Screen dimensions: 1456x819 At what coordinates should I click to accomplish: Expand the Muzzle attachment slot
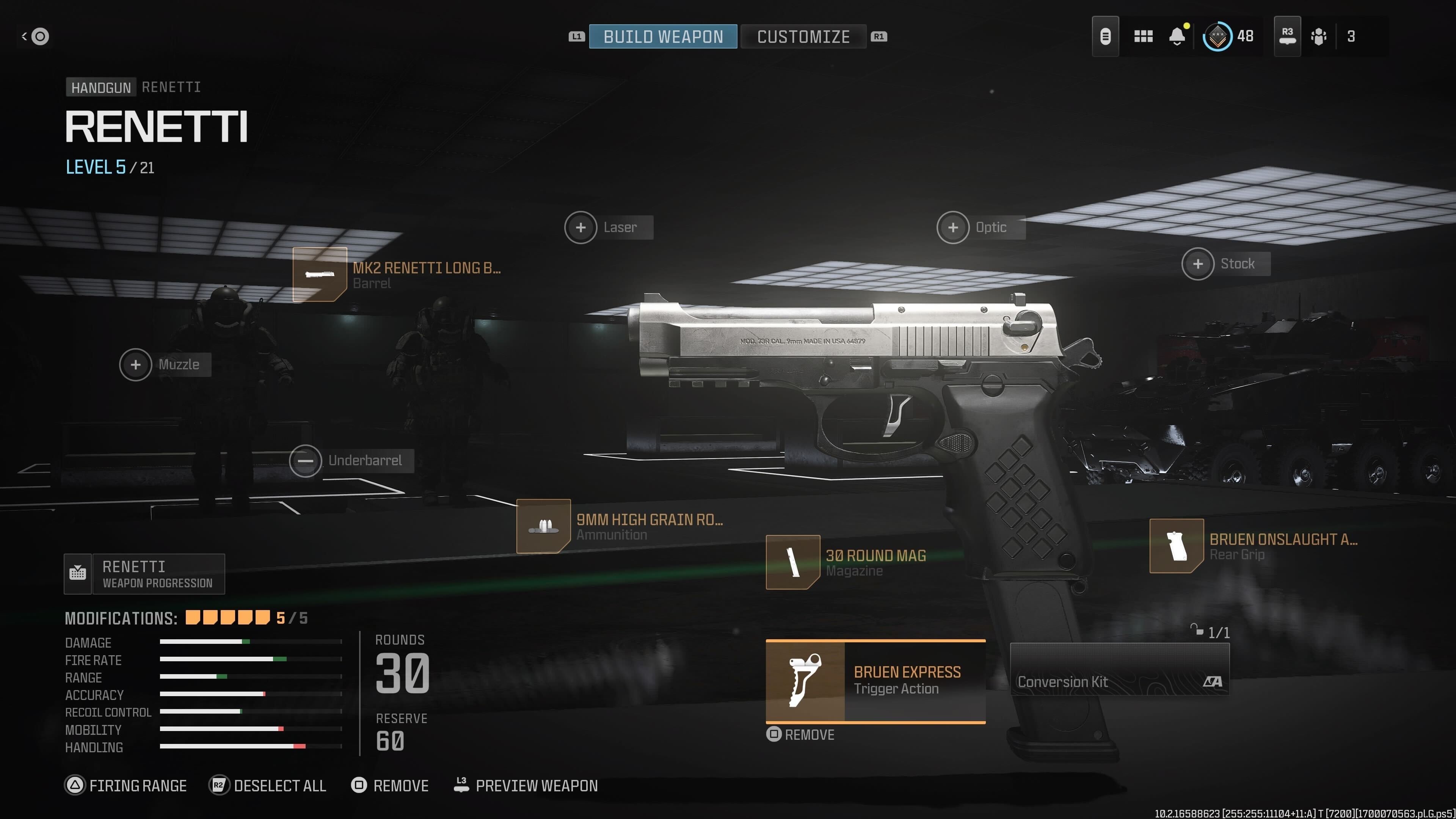[136, 364]
